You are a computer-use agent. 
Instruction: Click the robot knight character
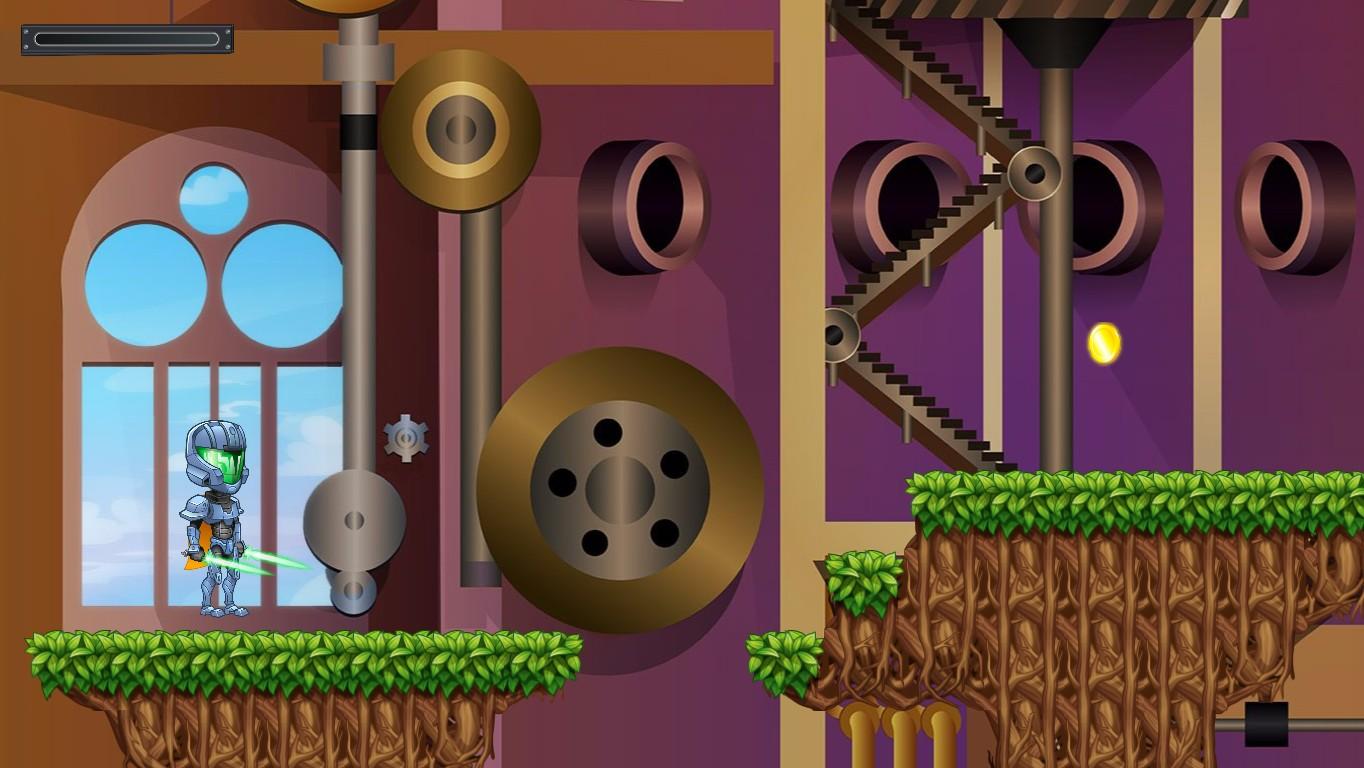(215, 520)
